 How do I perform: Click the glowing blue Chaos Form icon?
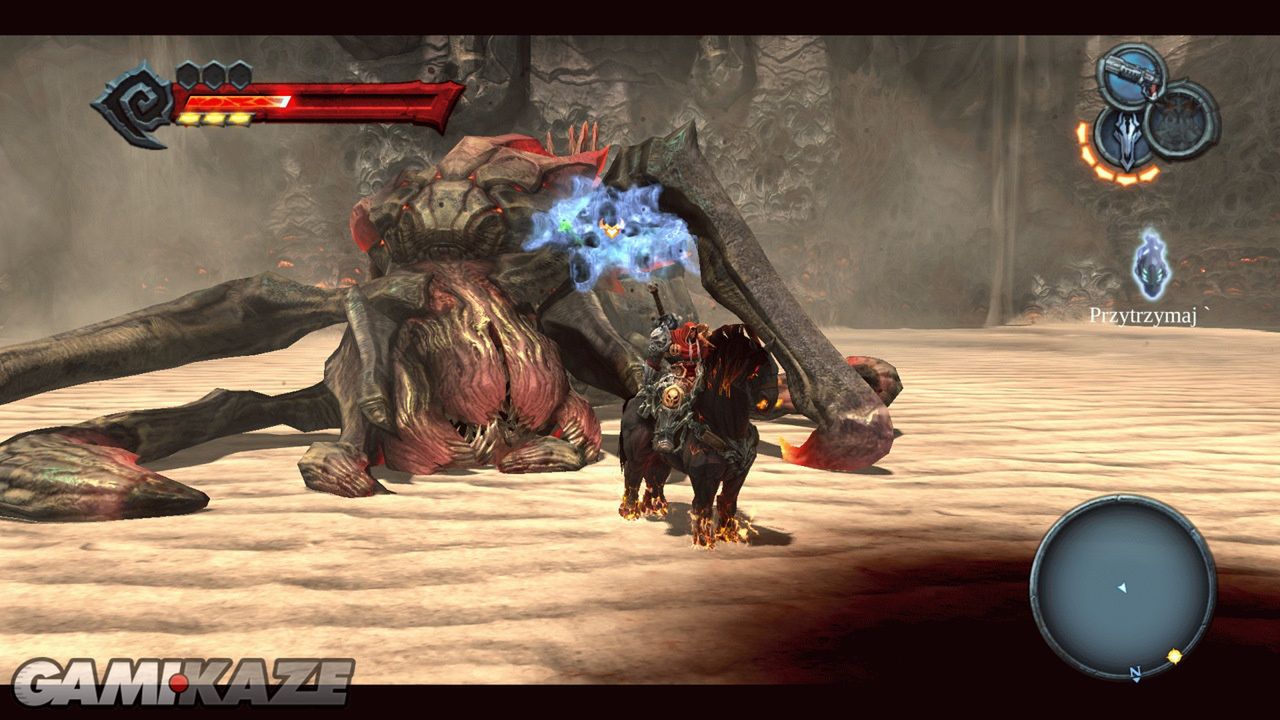pos(1152,265)
